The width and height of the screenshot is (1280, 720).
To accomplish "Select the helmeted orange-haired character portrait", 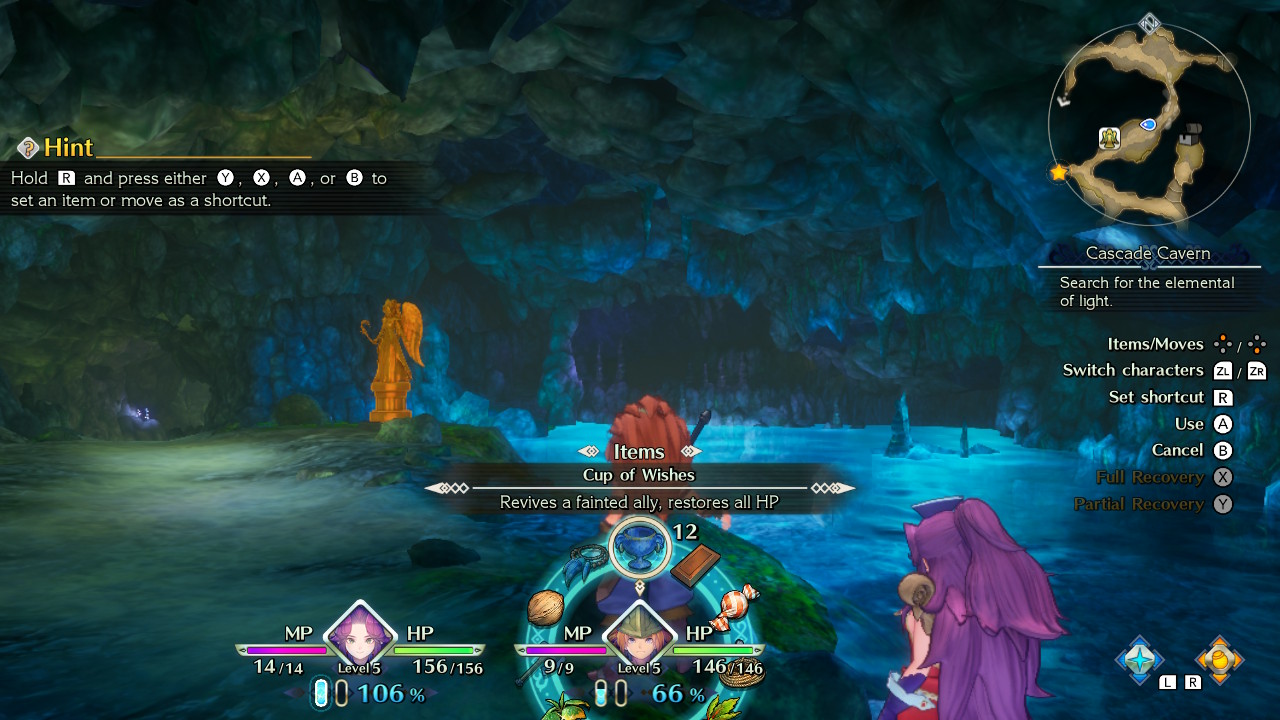I will tap(639, 636).
